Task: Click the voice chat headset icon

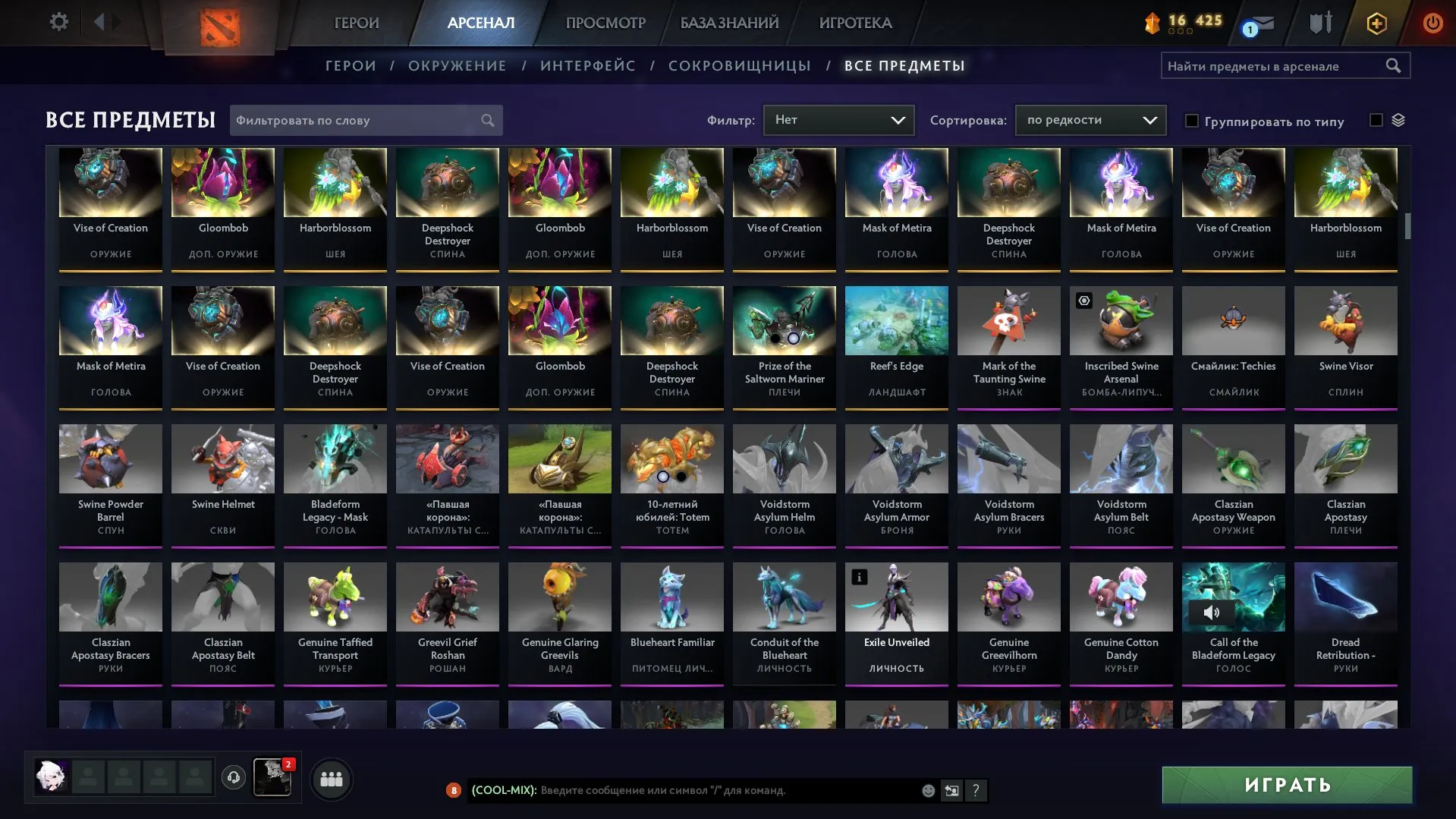Action: 234,777
